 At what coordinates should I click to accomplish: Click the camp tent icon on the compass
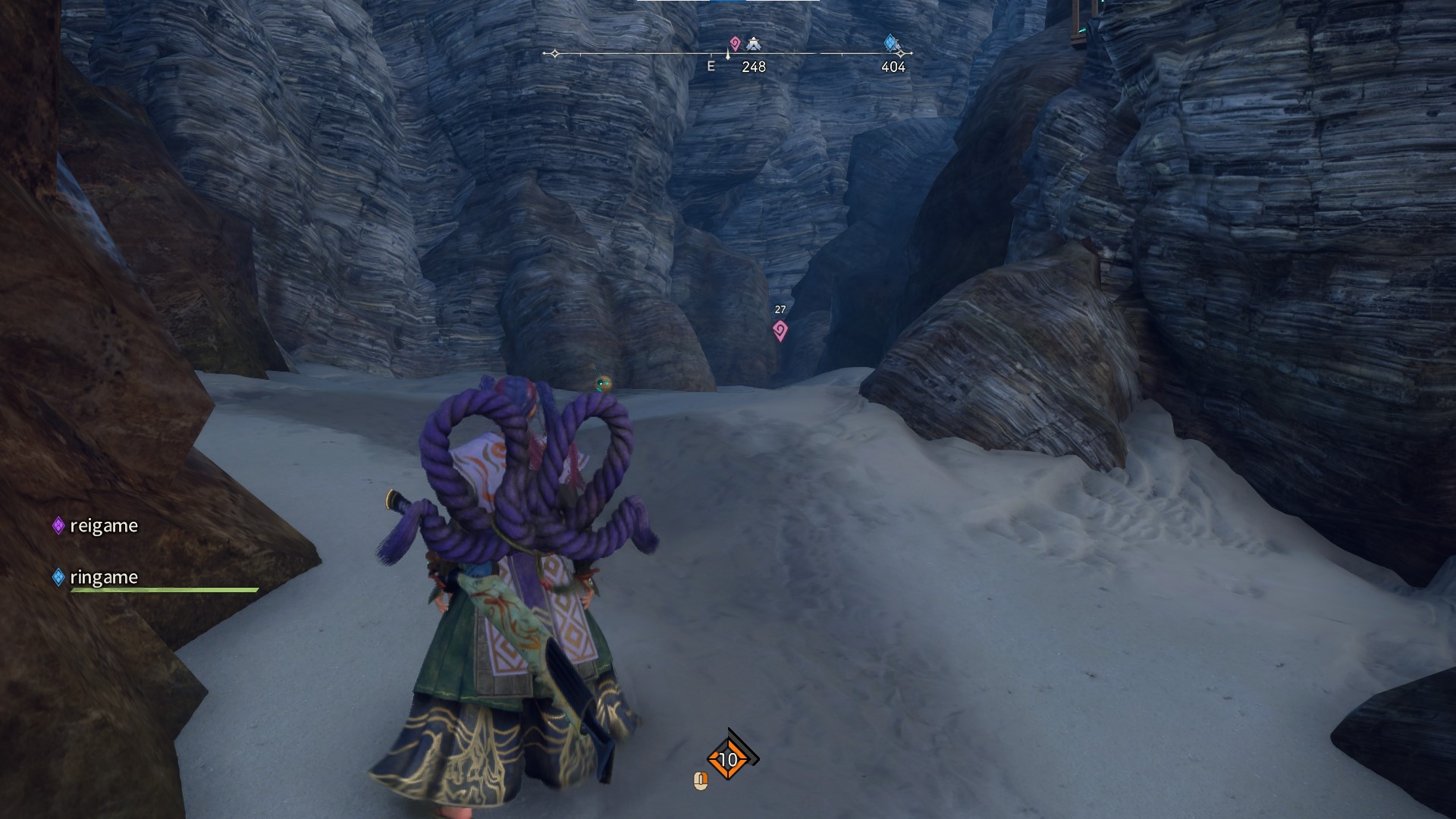coord(753,43)
